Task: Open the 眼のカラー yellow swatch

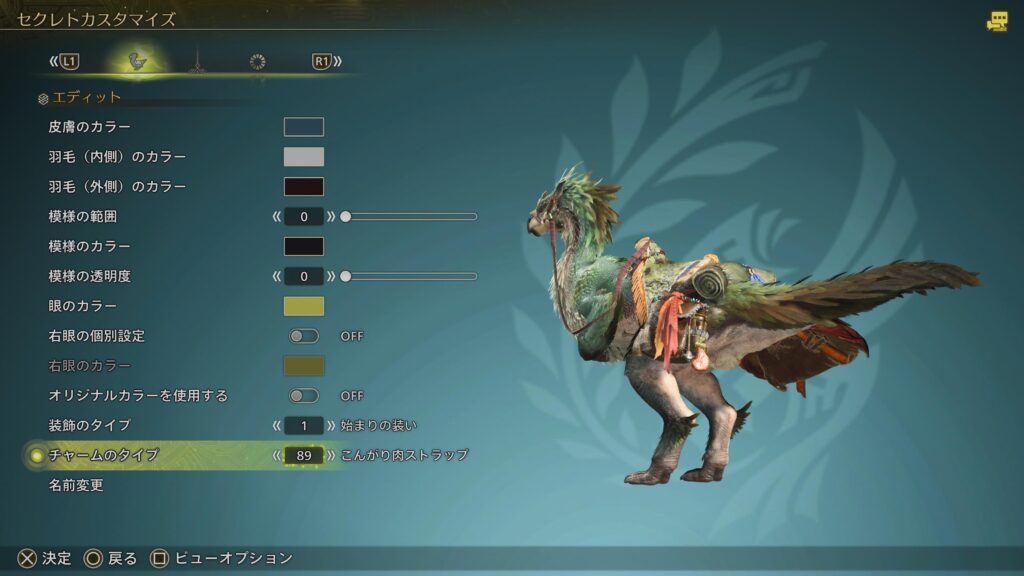Action: coord(304,306)
